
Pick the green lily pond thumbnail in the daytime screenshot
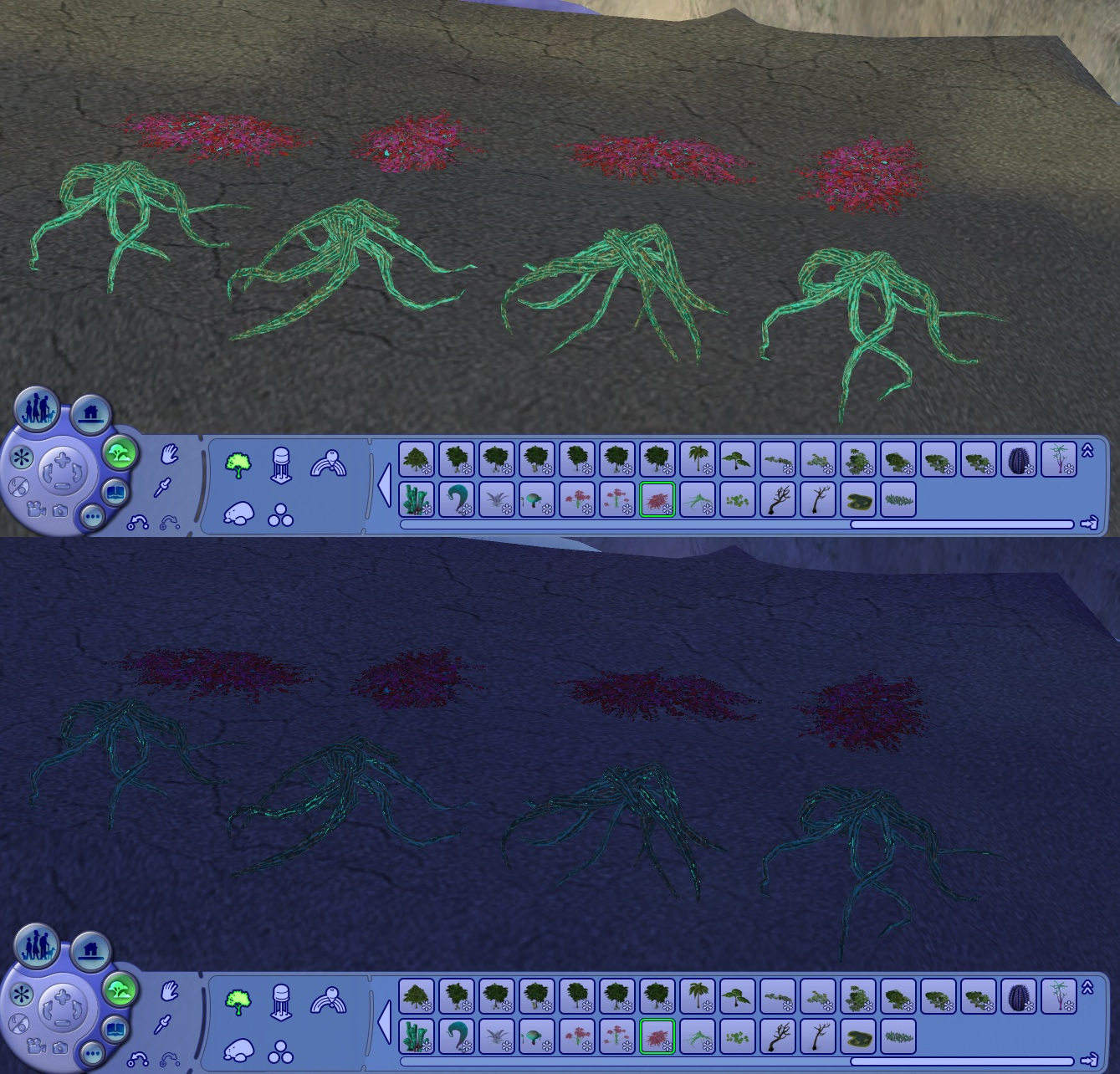point(857,499)
